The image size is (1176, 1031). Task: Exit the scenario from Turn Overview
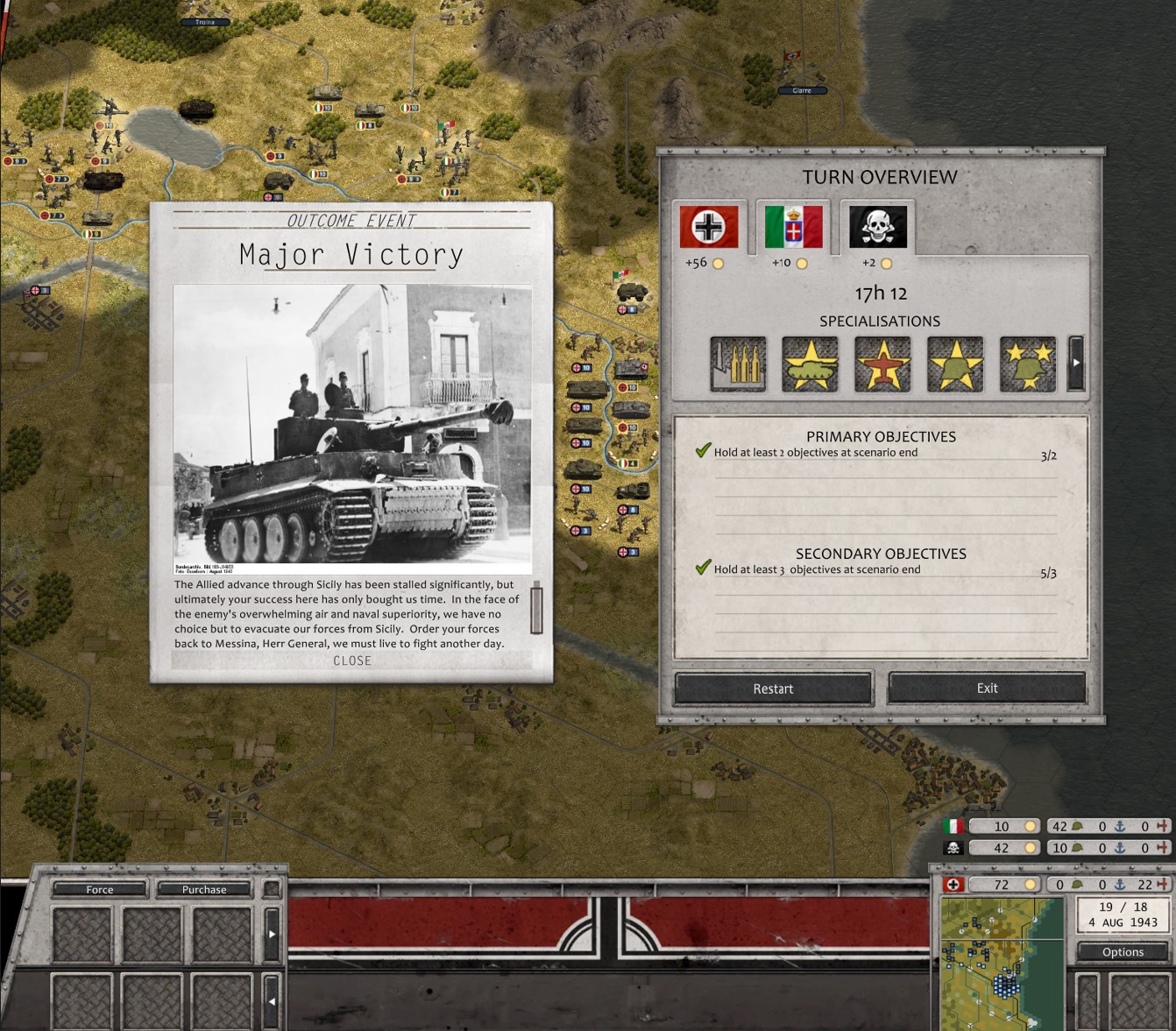[x=987, y=688]
